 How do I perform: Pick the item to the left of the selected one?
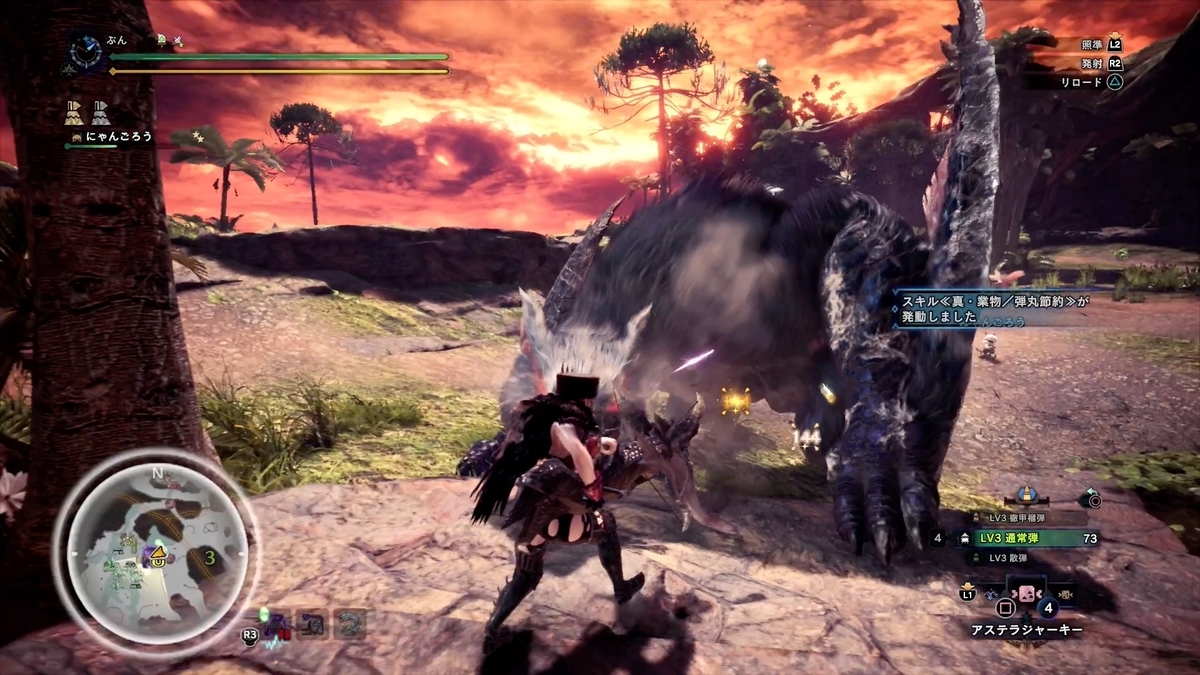pos(992,595)
